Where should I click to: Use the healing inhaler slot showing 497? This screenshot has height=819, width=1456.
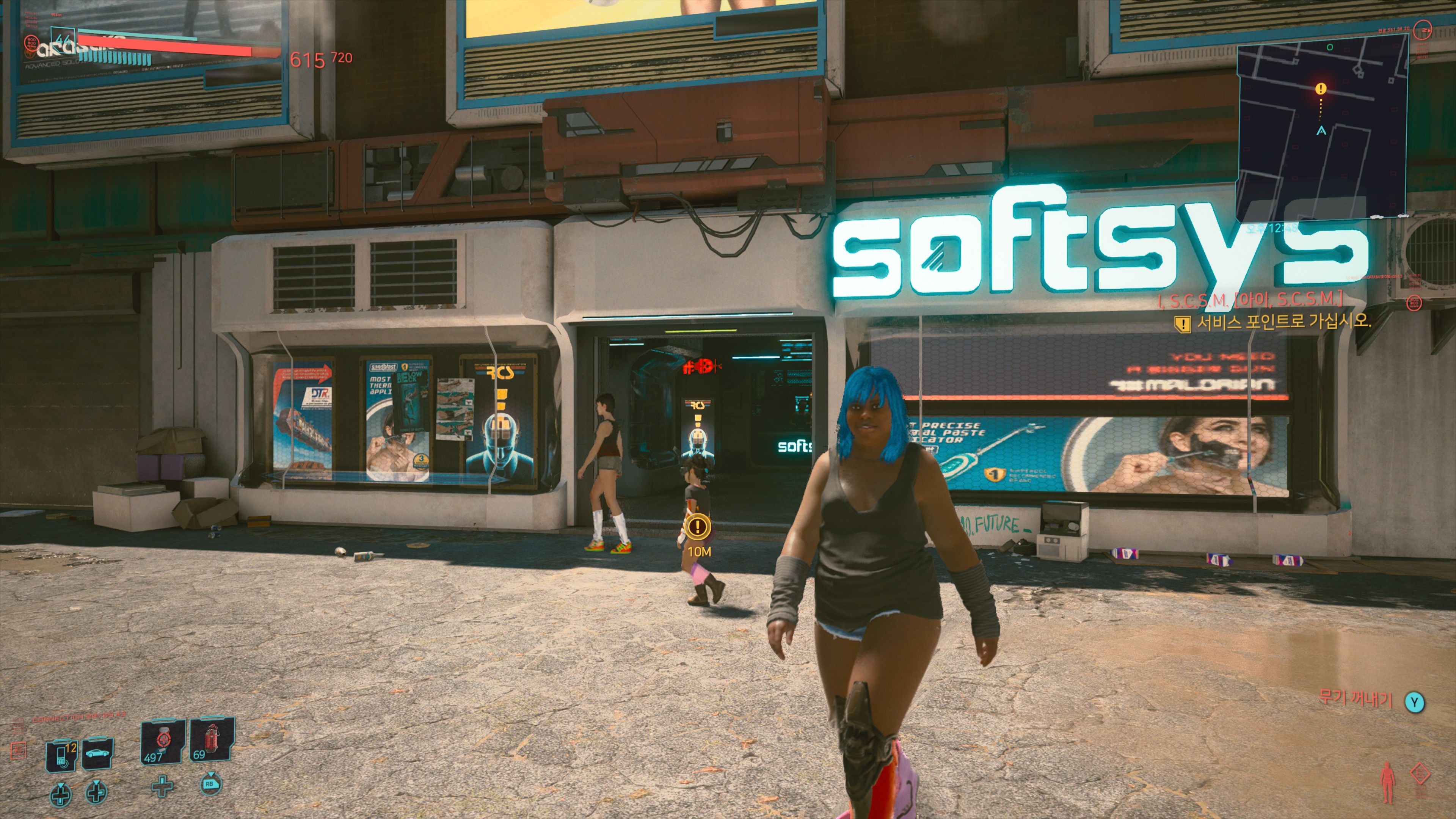click(x=162, y=742)
